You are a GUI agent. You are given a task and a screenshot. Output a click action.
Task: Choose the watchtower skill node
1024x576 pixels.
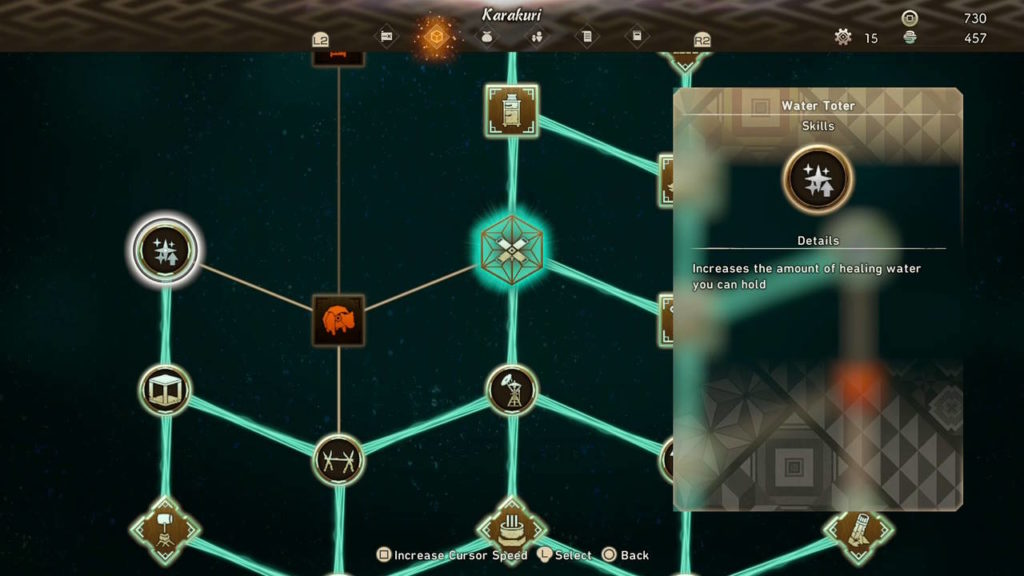point(511,390)
